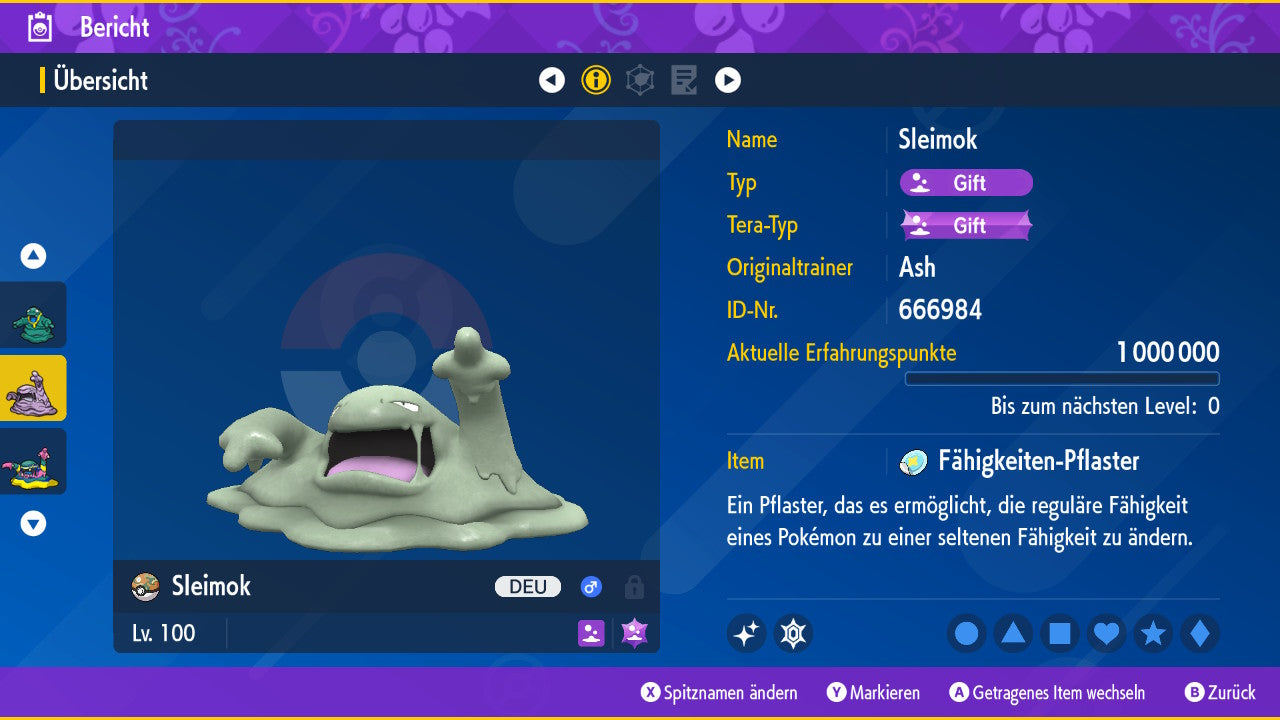Screen dimensions: 1280x720
Task: Toggle the circle marking
Action: point(966,633)
